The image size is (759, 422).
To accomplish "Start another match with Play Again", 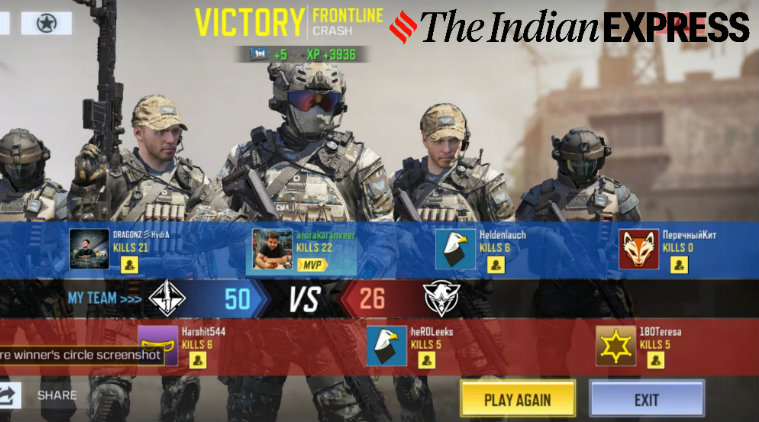I will click(517, 399).
